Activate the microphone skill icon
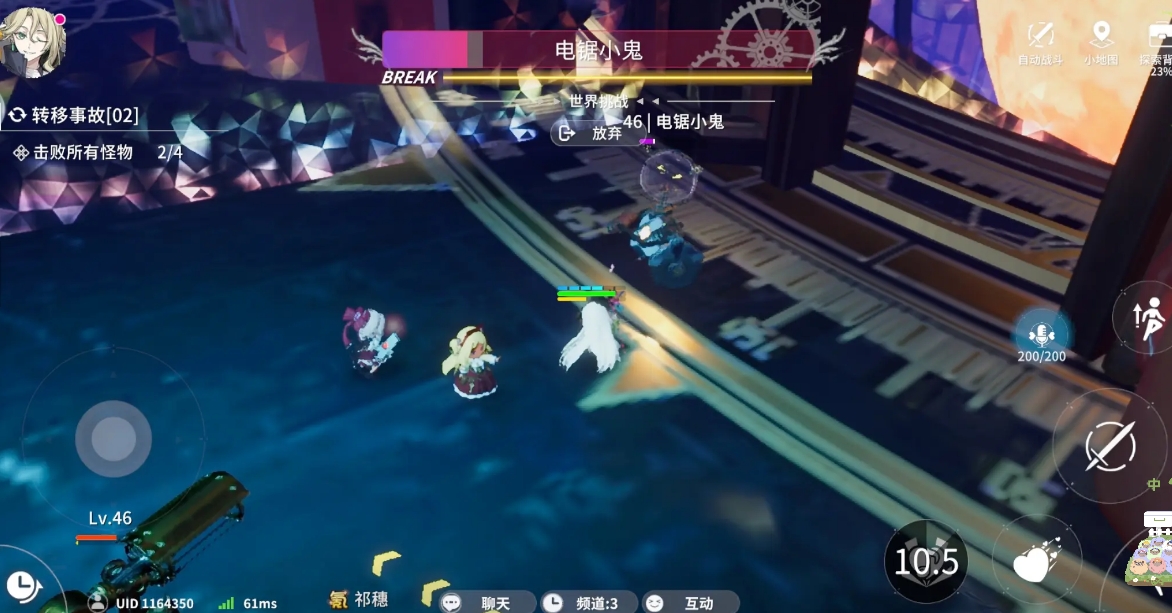1172x613 pixels. tap(1042, 332)
